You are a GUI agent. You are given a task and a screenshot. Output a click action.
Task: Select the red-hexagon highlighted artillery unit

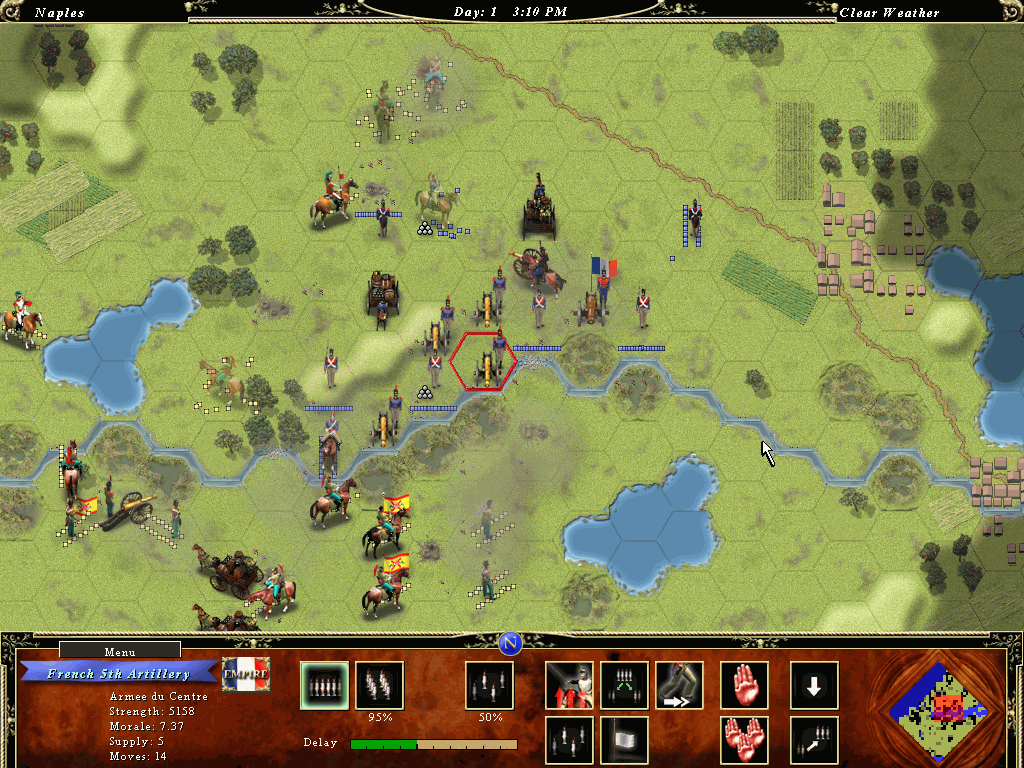(x=483, y=364)
